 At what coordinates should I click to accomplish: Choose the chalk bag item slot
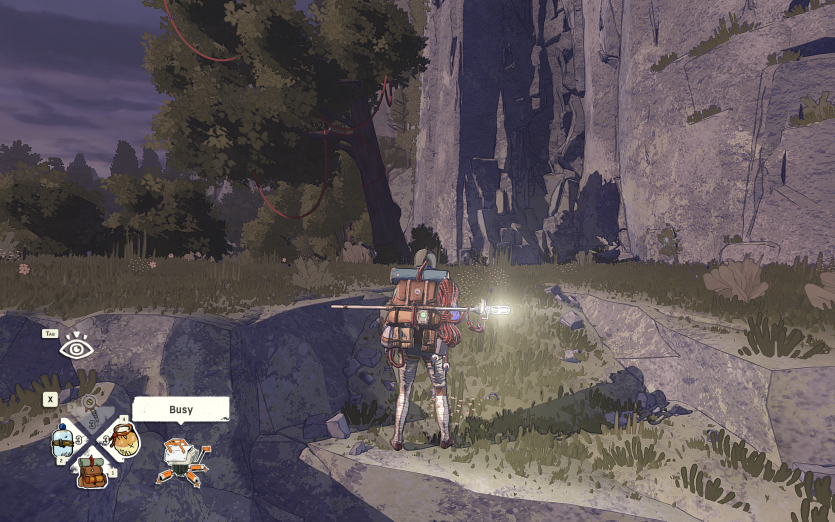pos(124,440)
